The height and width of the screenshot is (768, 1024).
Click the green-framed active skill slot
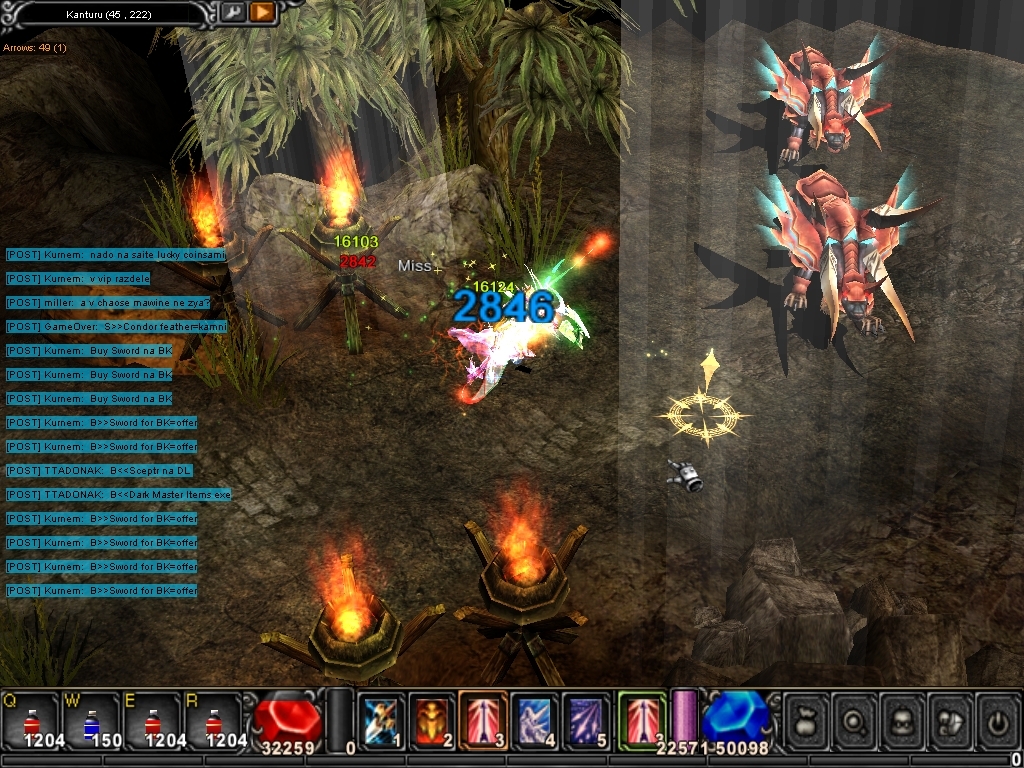tap(641, 720)
